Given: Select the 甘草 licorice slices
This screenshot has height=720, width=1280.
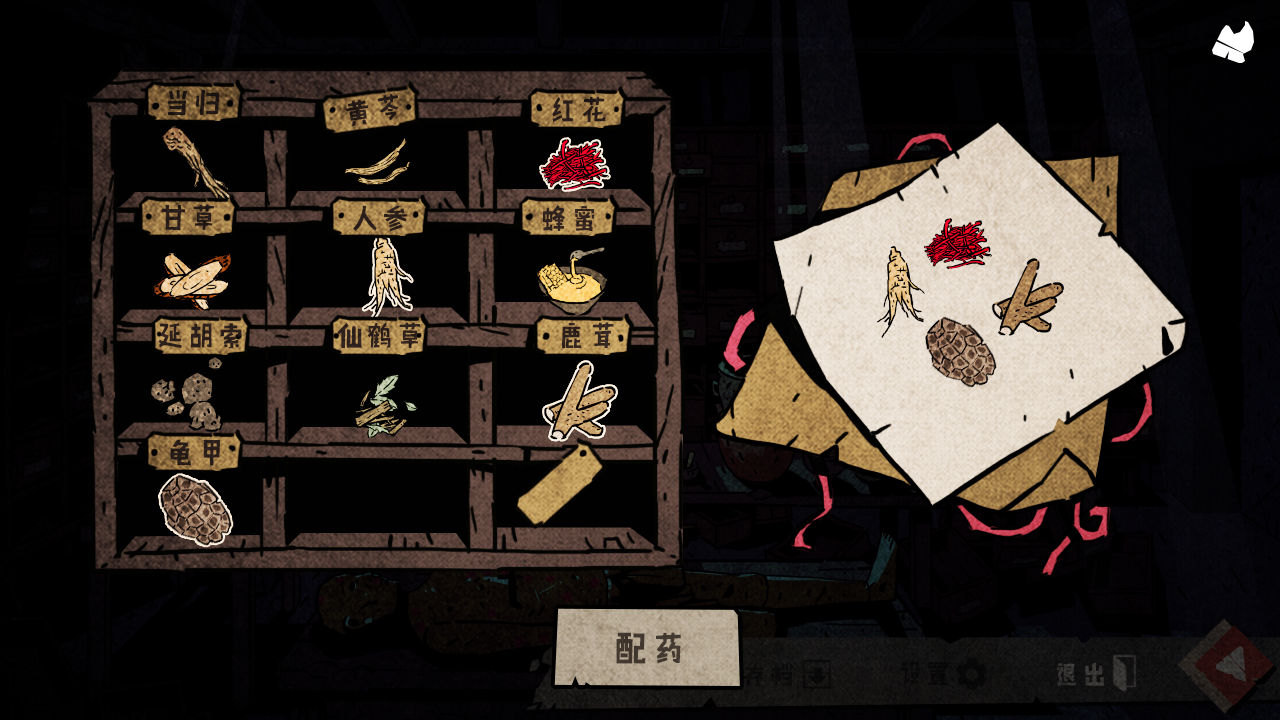Looking at the screenshot, I should (x=193, y=277).
